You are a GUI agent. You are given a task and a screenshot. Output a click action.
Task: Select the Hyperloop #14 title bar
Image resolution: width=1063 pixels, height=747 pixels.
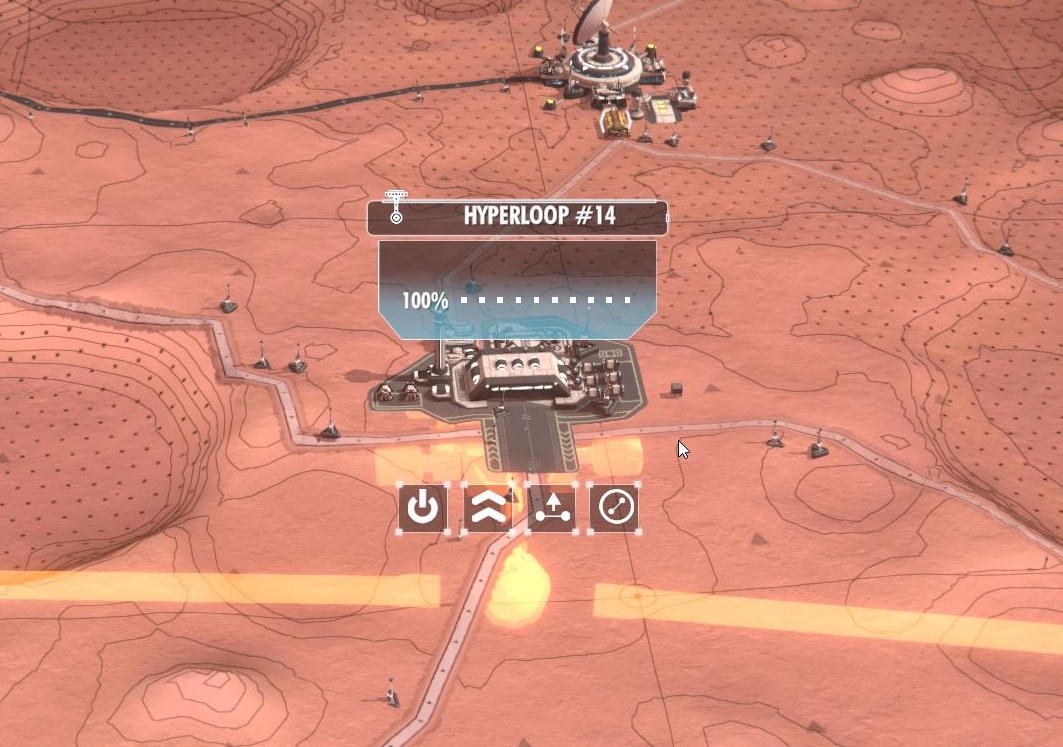518,216
